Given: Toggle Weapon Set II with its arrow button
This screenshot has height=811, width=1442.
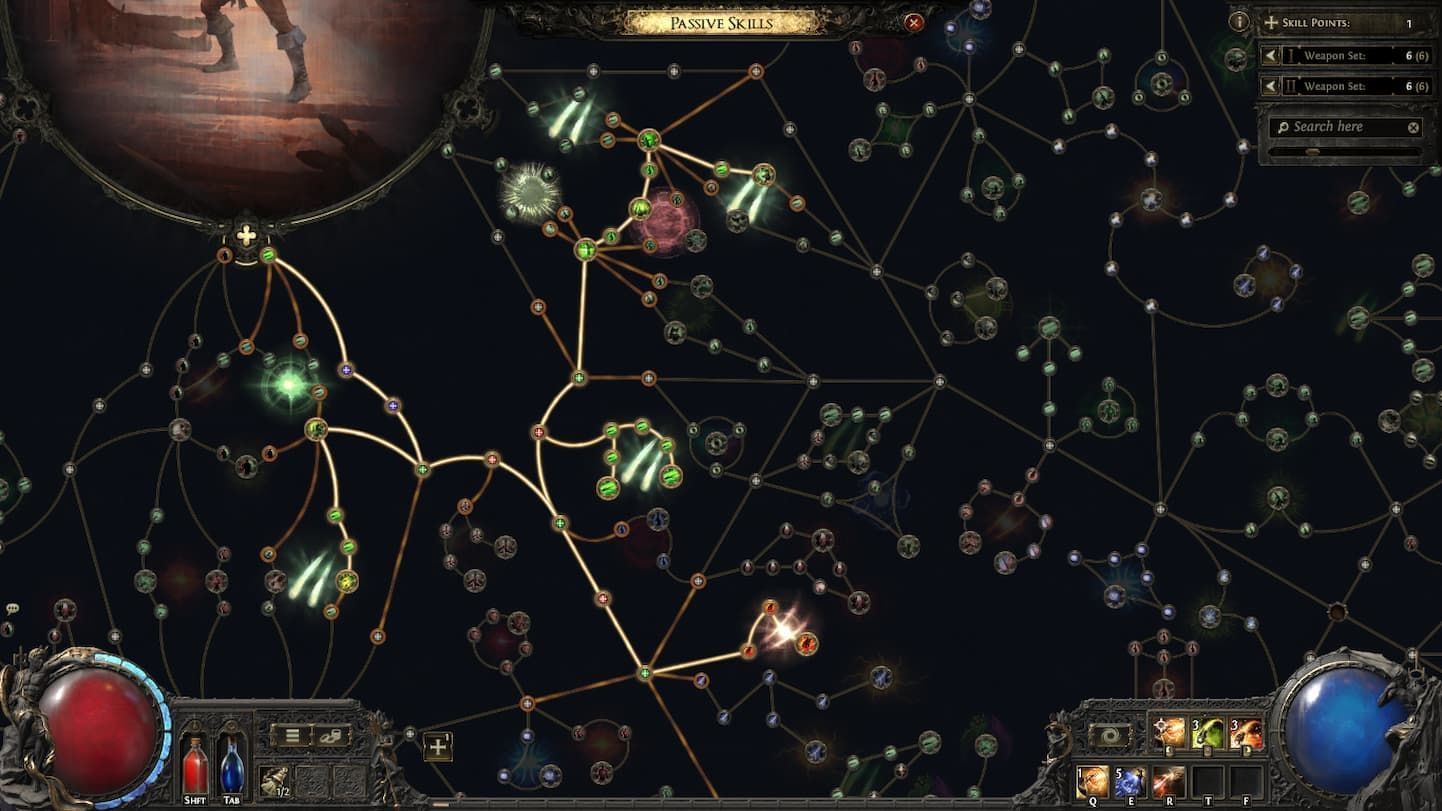Looking at the screenshot, I should pos(1271,86).
